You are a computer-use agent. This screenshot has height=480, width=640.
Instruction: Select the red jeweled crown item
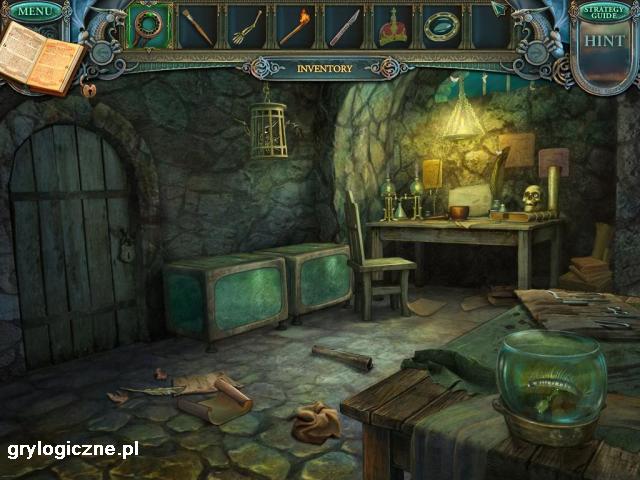coord(392,27)
